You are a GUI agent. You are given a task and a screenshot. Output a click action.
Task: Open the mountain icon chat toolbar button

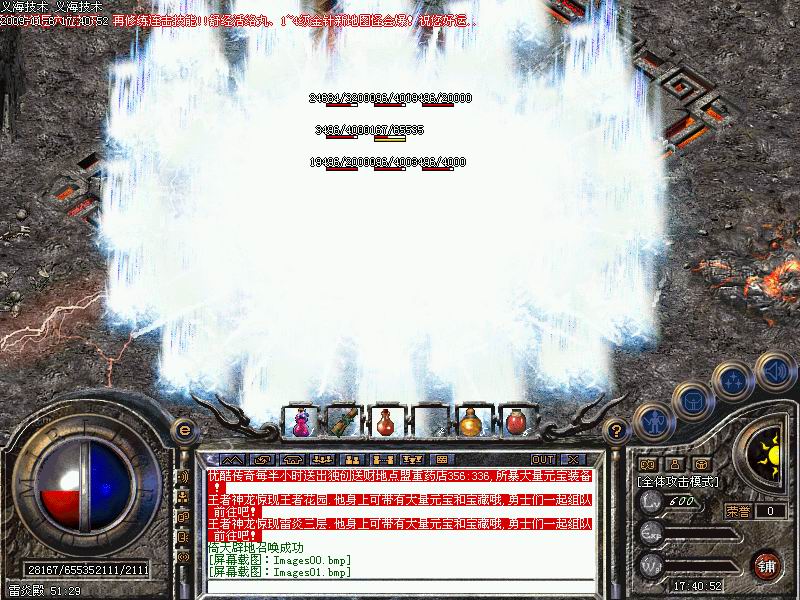pyautogui.click(x=232, y=459)
